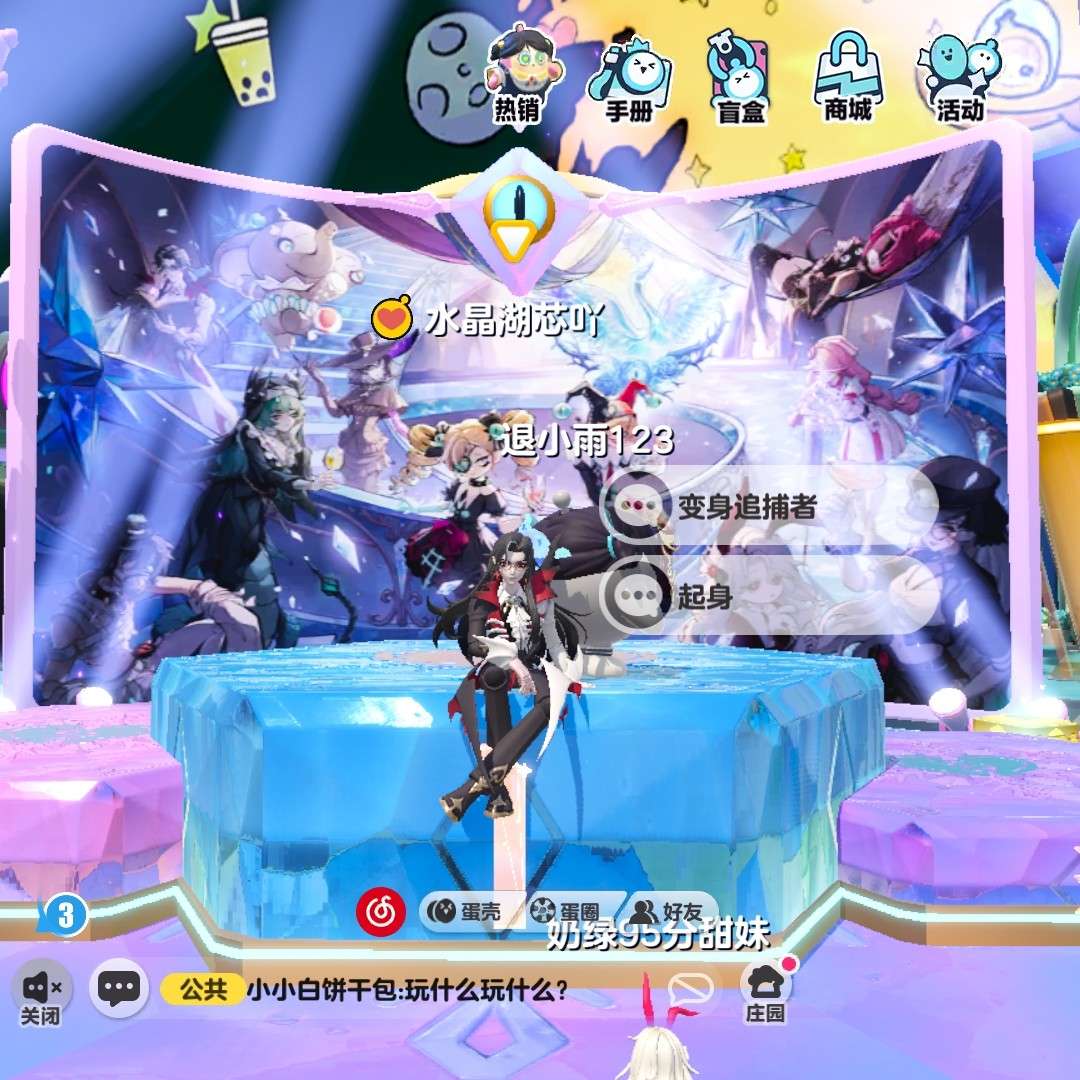Click the heart icon beside 水晶湖芯吖
The image size is (1080, 1080).
(392, 319)
